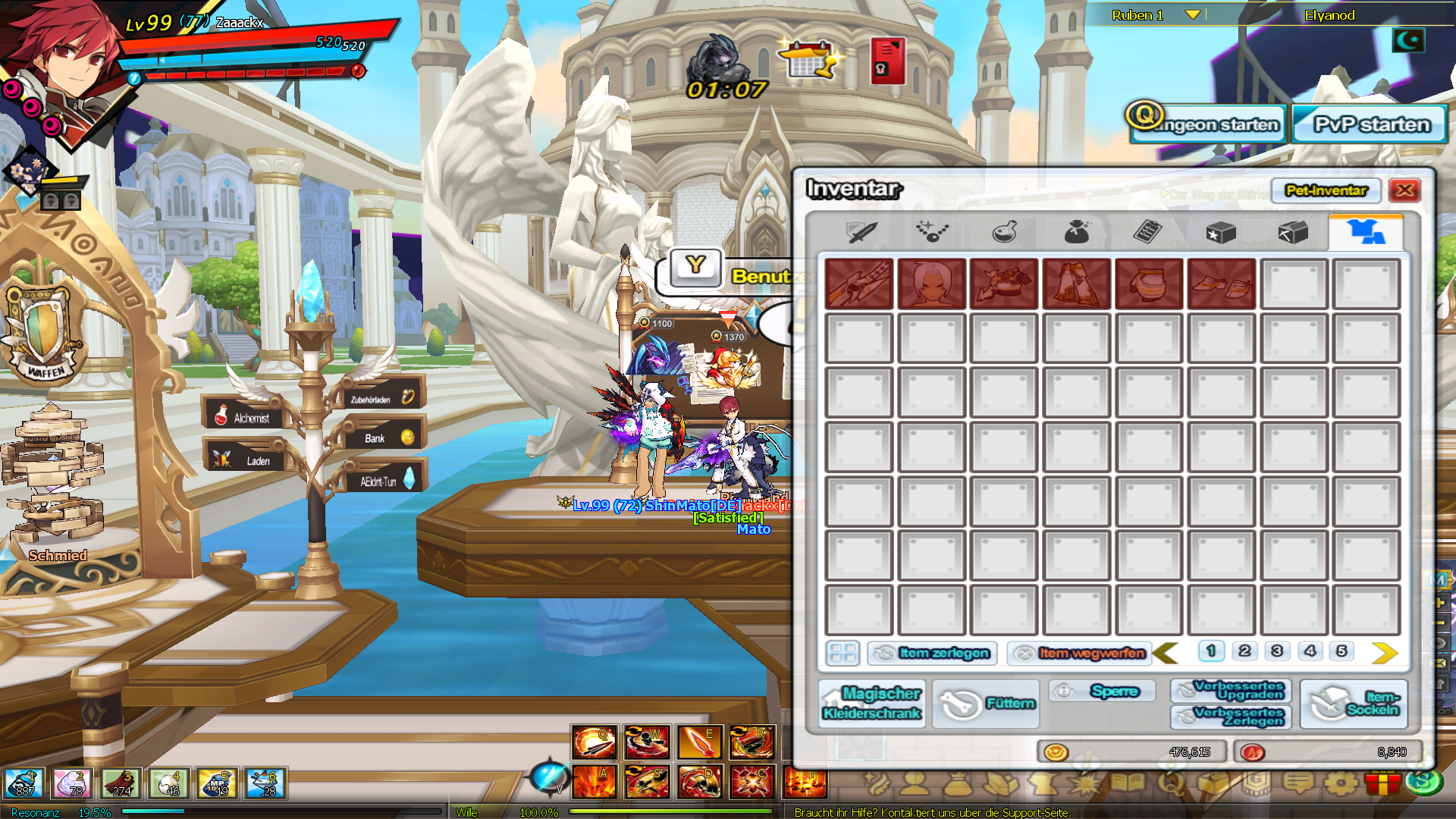Open the Pet-Inventar
The width and height of the screenshot is (1456, 819).
click(x=1326, y=190)
